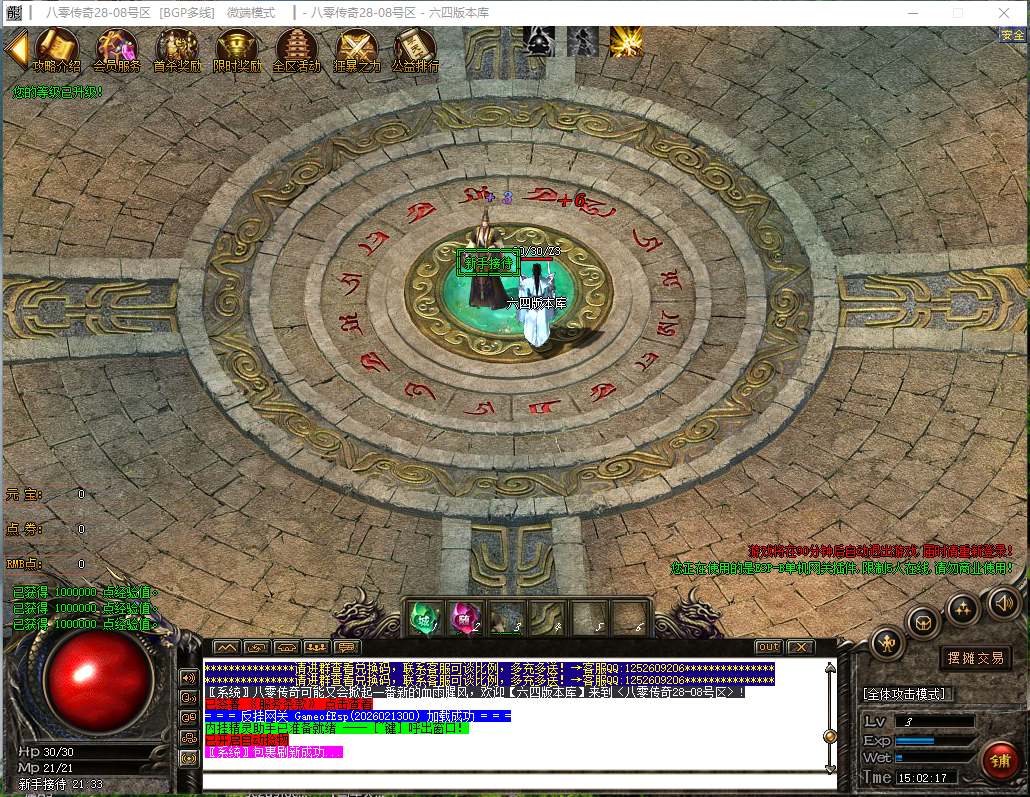Screen dimensions: 1030x797
Task: Open the character equipment figure icon
Action: point(887,642)
